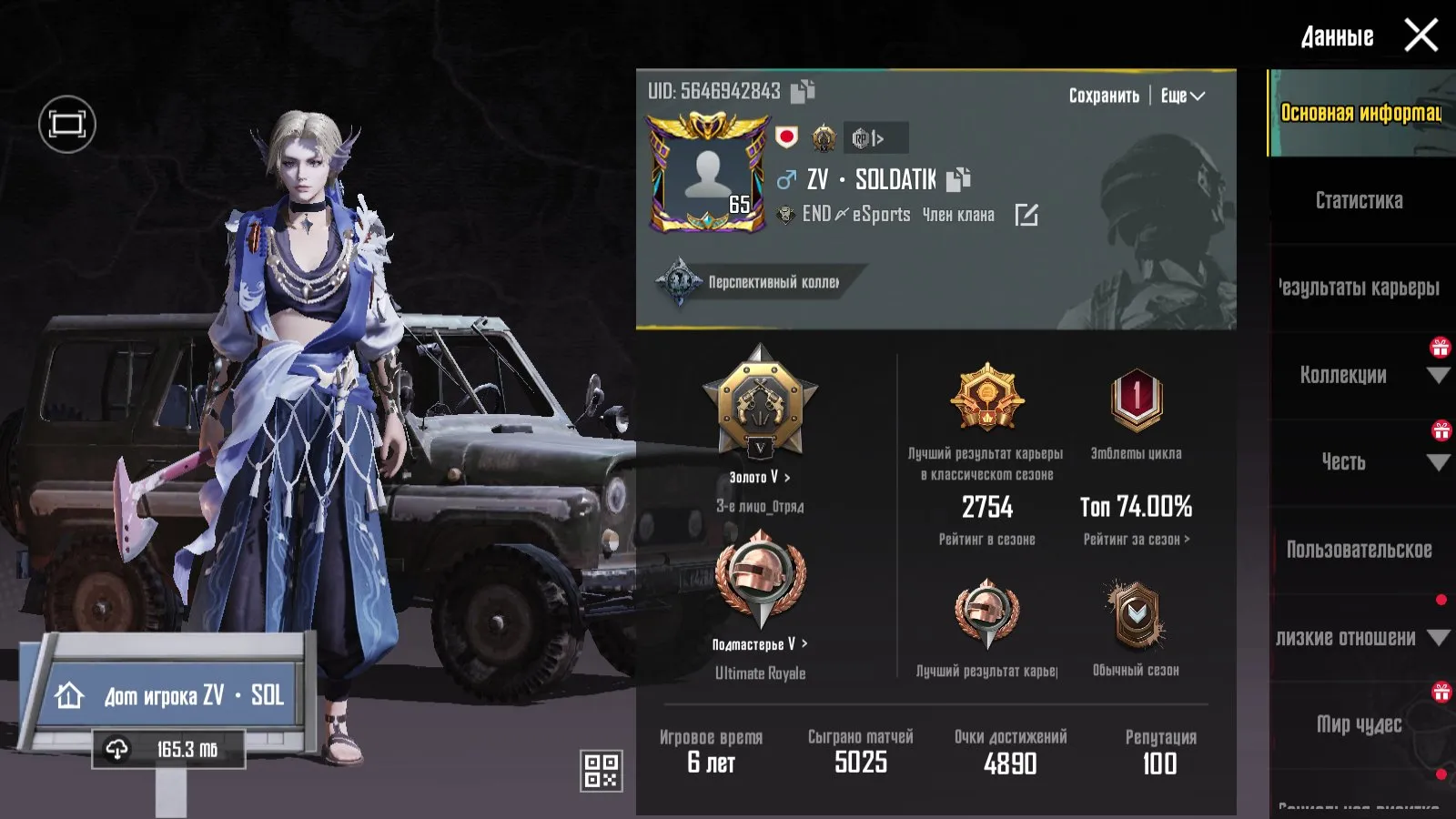Toggle fullscreen character view
Image resolution: width=1456 pixels, height=819 pixels.
coord(67,124)
